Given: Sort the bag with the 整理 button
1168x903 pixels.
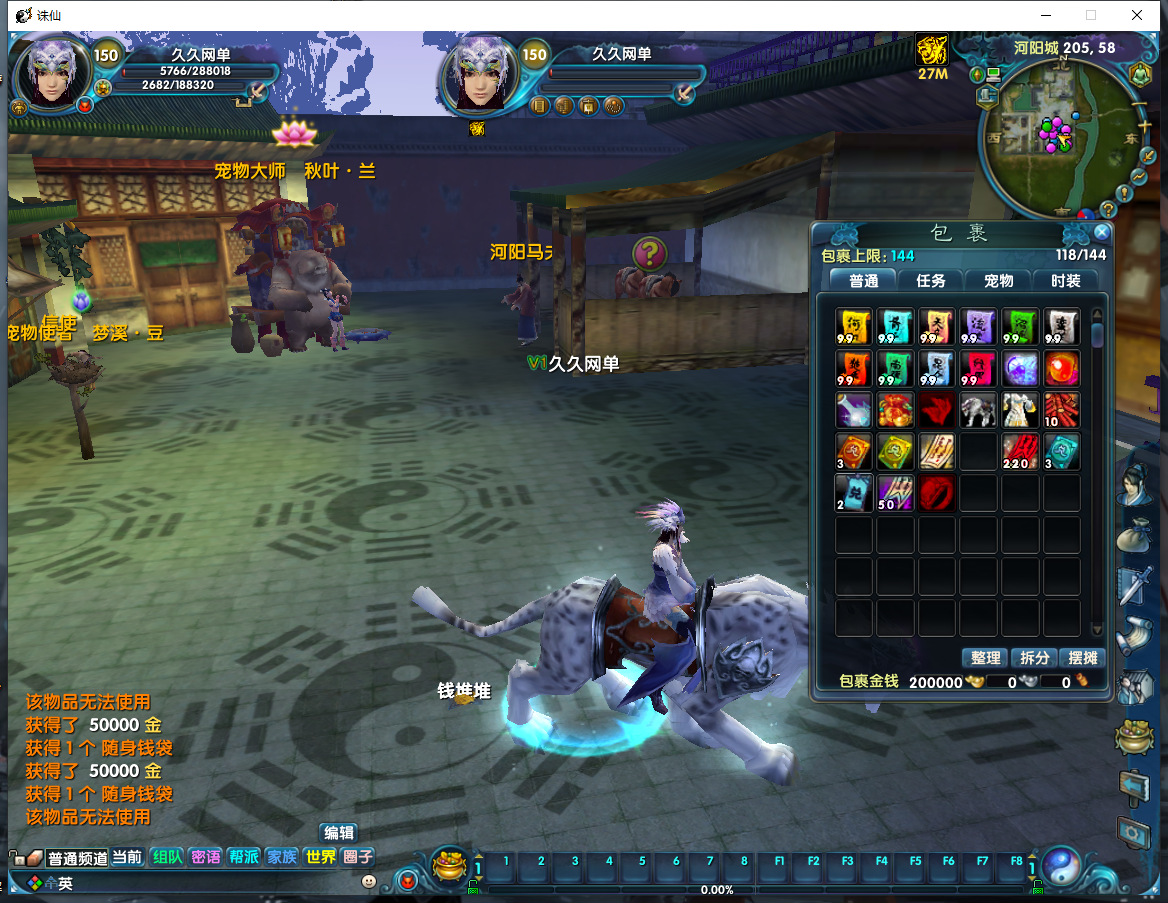Looking at the screenshot, I should [x=985, y=658].
